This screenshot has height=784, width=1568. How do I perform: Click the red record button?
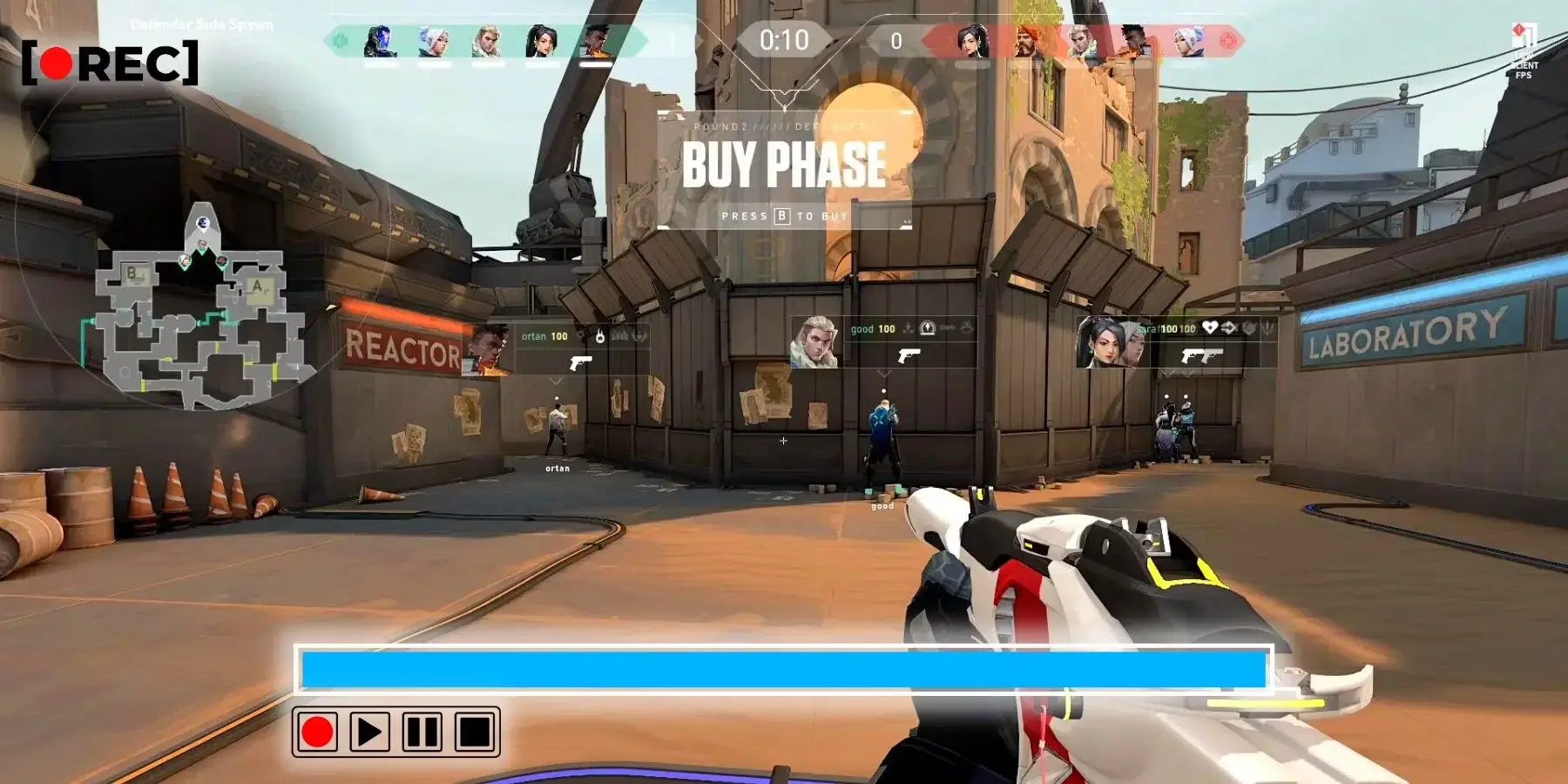[x=316, y=732]
